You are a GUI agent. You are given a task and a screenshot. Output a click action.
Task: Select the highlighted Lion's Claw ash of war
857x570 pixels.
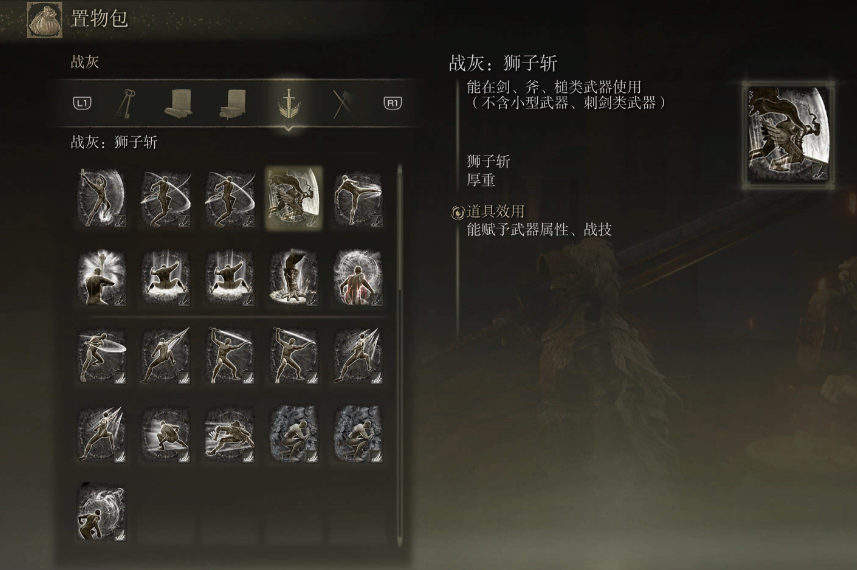(293, 197)
